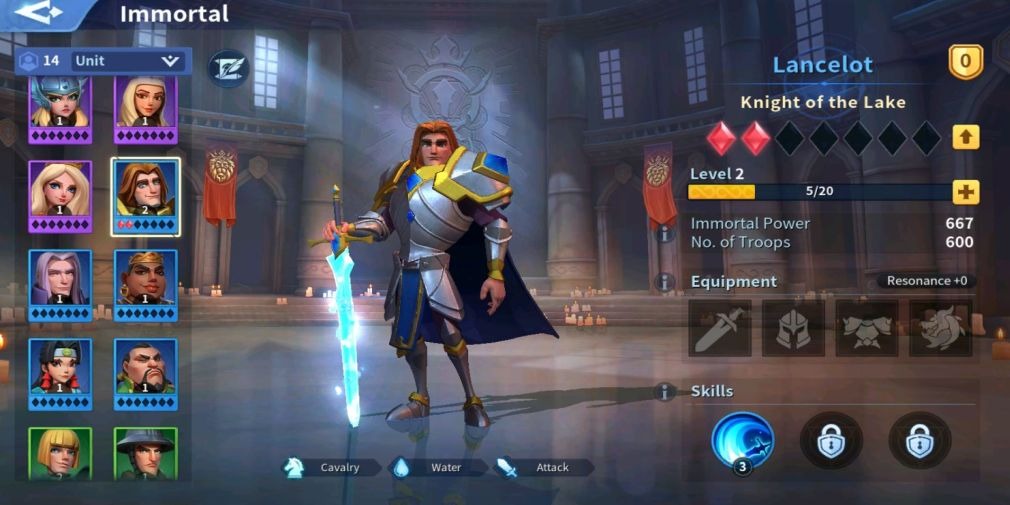The width and height of the screenshot is (1010, 505).
Task: Click the Cavalry unit type tag
Action: point(331,467)
